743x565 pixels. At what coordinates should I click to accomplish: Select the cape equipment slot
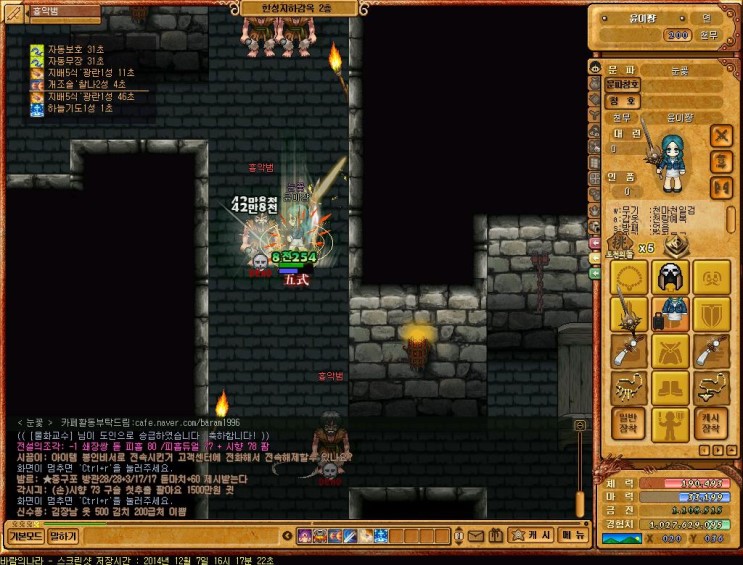(669, 350)
